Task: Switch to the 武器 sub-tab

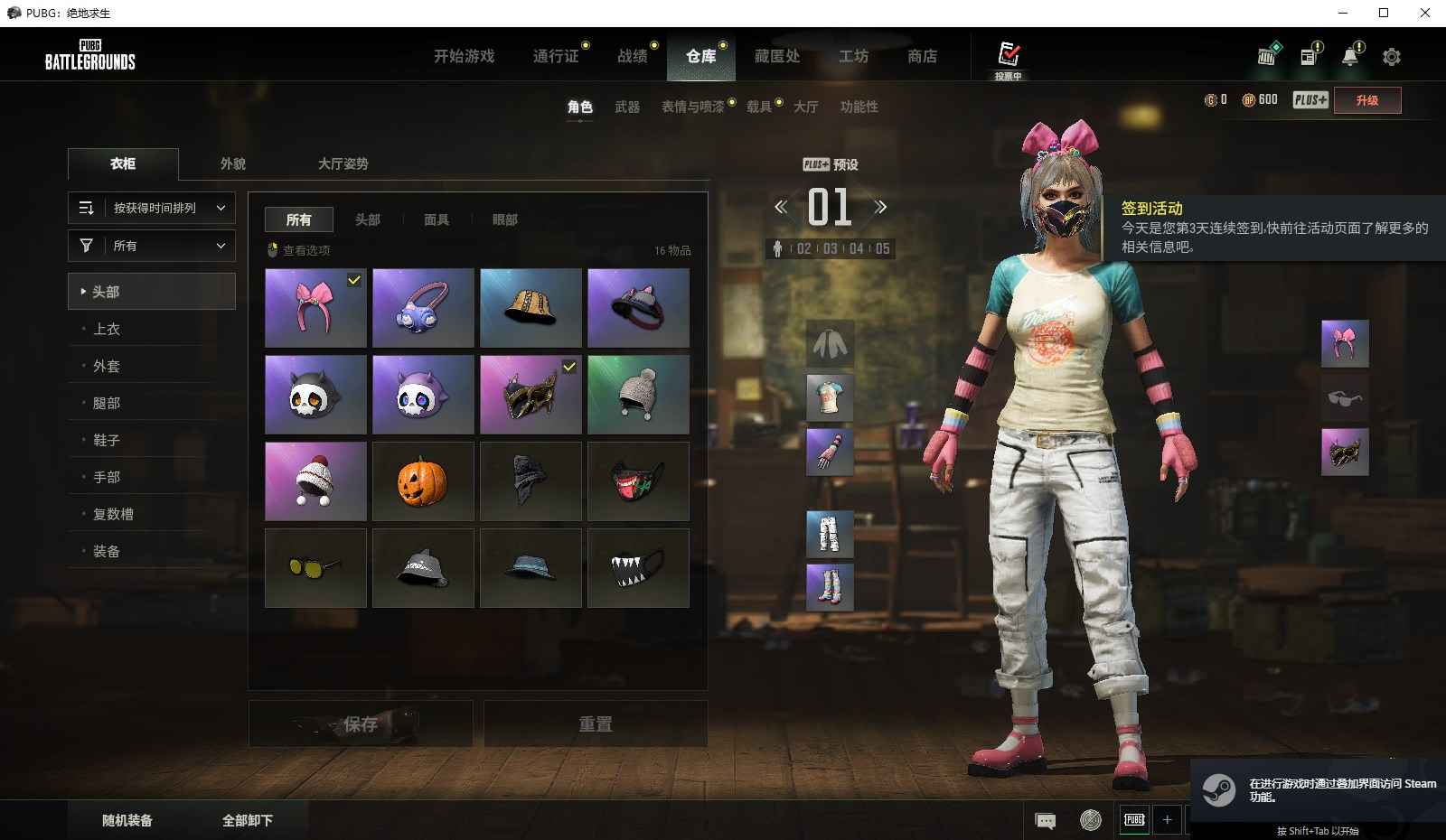Action: (627, 107)
